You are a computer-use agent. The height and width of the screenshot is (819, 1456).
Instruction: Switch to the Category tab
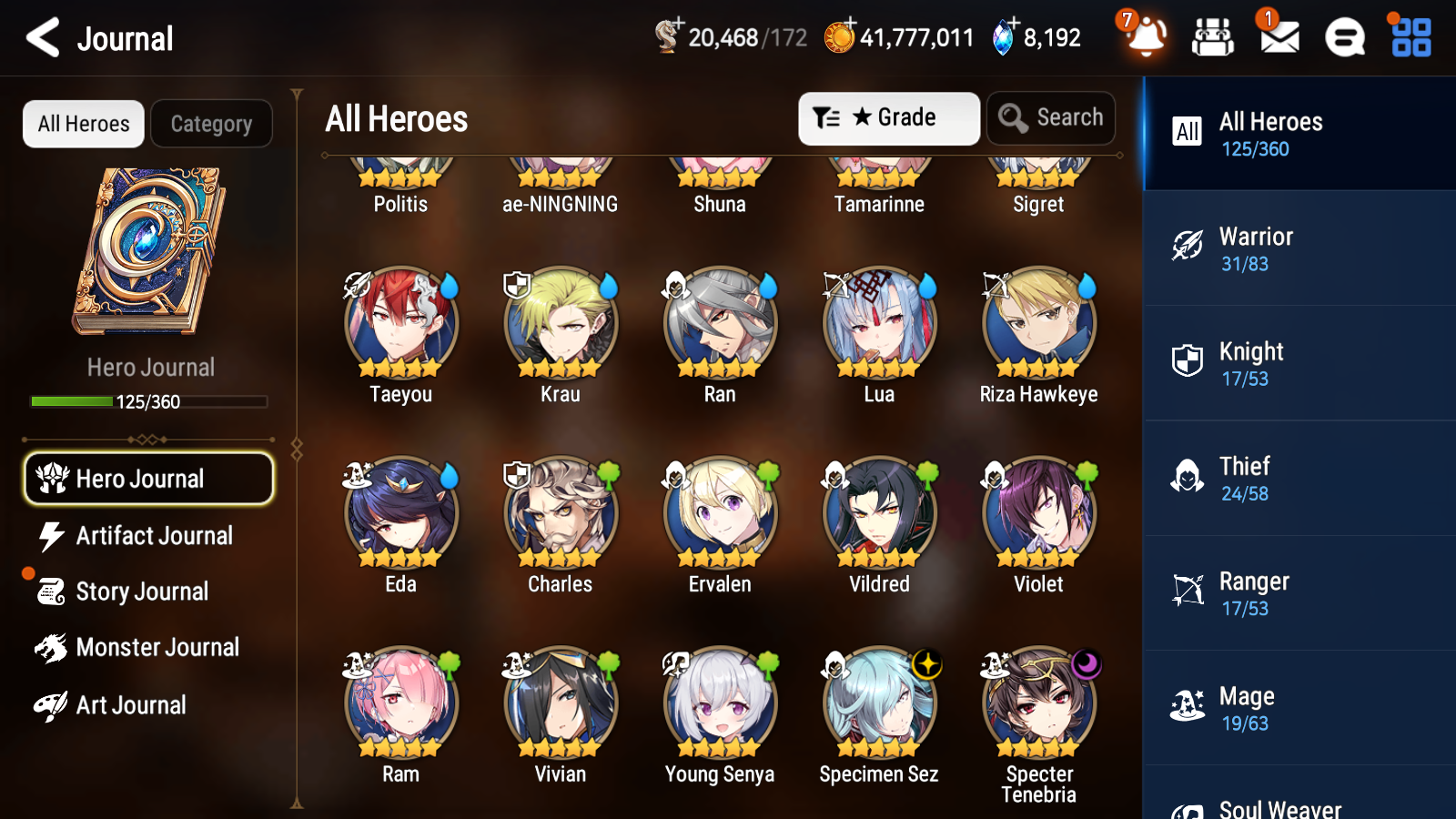pos(211,123)
